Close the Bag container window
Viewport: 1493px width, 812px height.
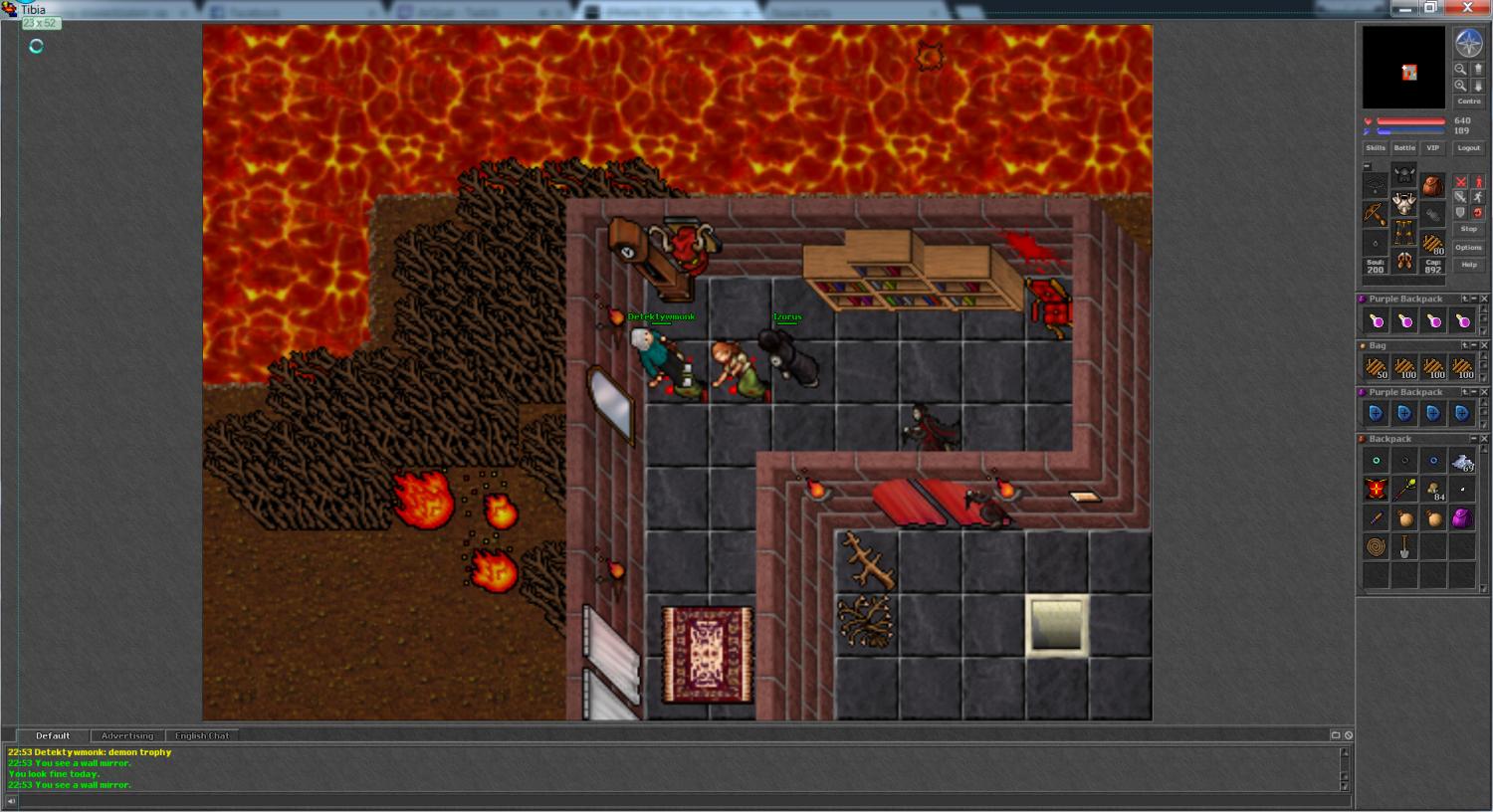(x=1484, y=345)
